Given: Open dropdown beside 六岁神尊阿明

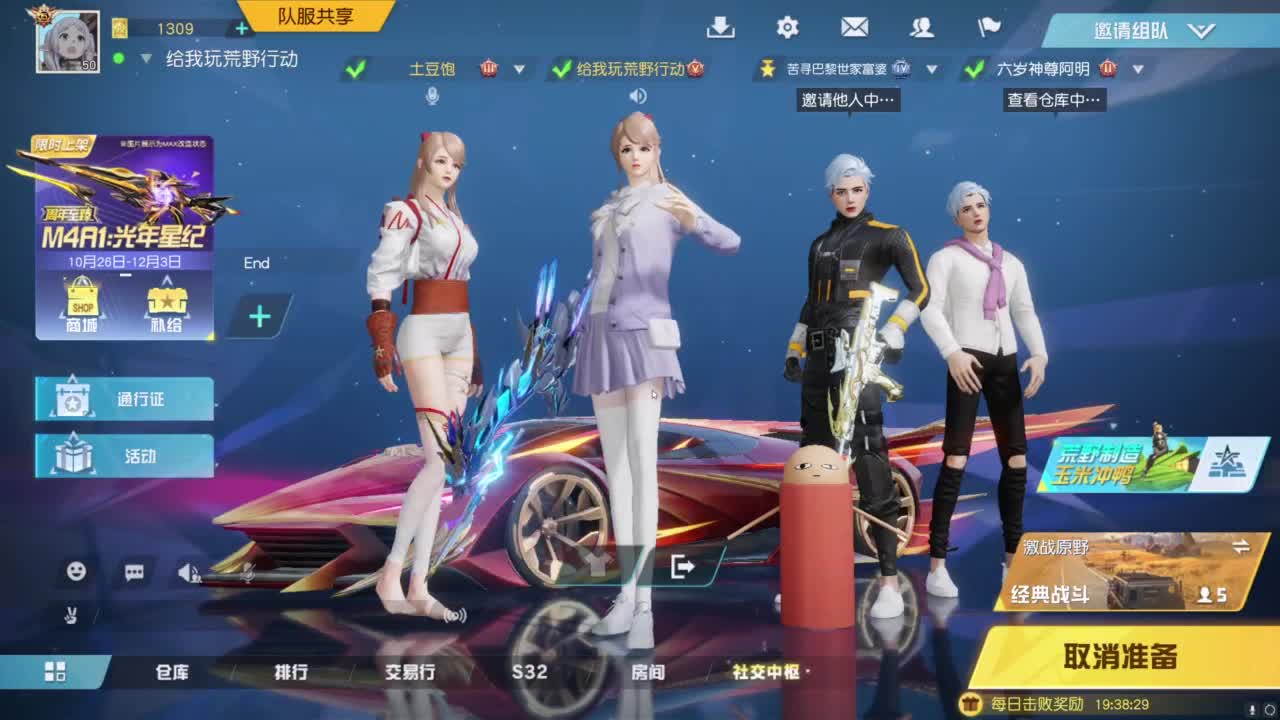Looking at the screenshot, I should [1138, 71].
